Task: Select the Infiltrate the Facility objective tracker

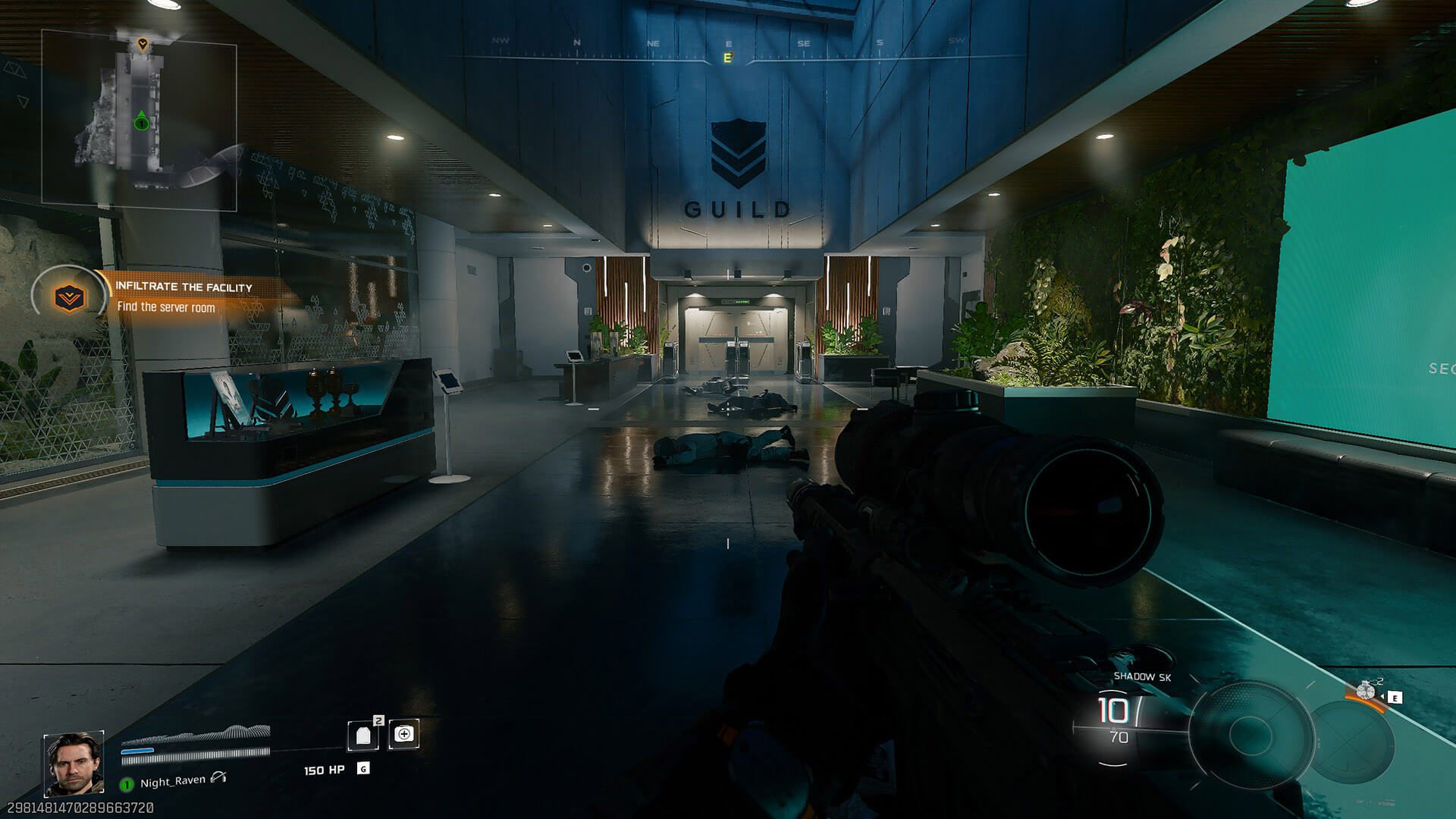Action: point(167,296)
